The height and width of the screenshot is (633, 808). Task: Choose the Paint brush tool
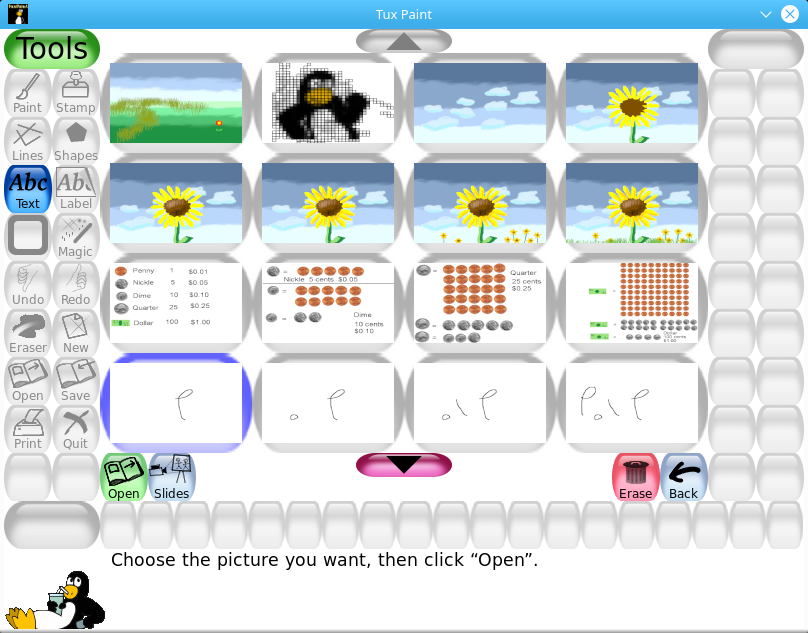pos(28,93)
